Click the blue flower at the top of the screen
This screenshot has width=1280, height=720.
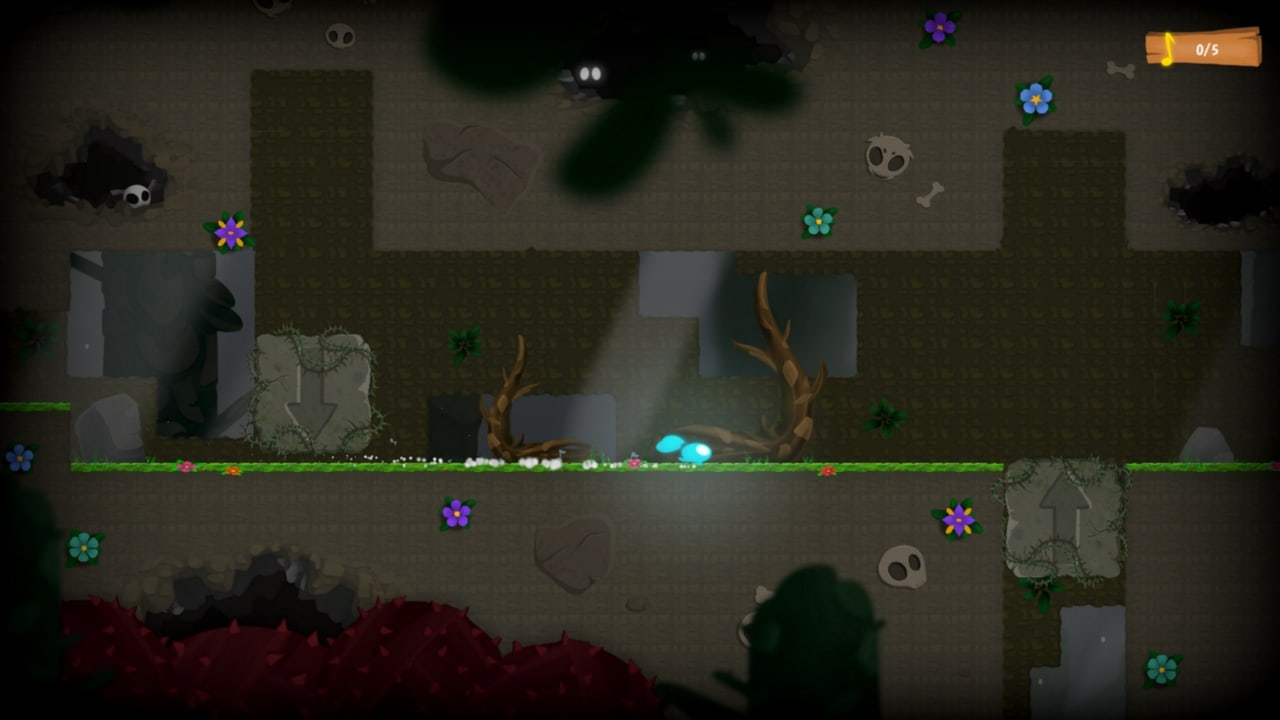pos(1035,100)
